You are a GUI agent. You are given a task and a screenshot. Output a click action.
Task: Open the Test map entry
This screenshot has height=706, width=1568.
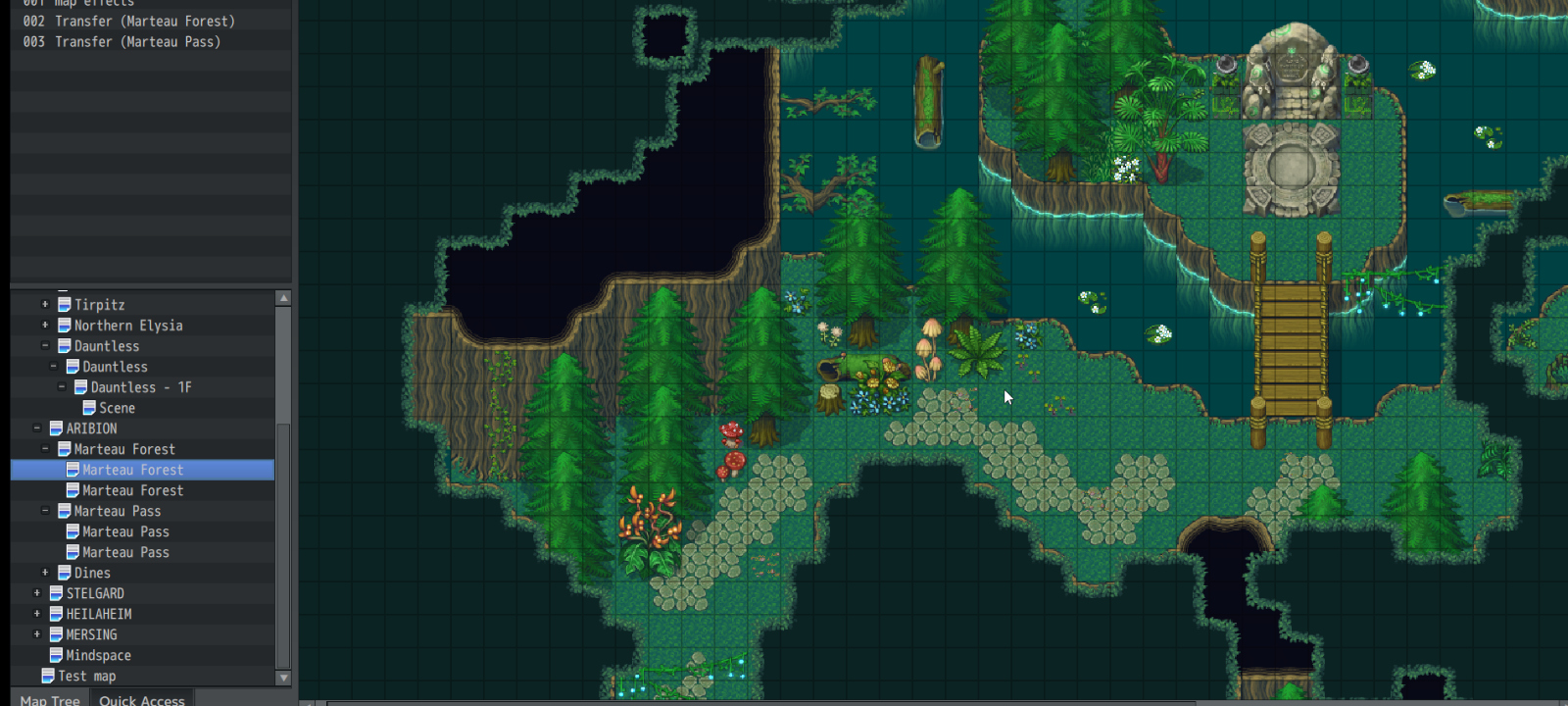pos(86,676)
